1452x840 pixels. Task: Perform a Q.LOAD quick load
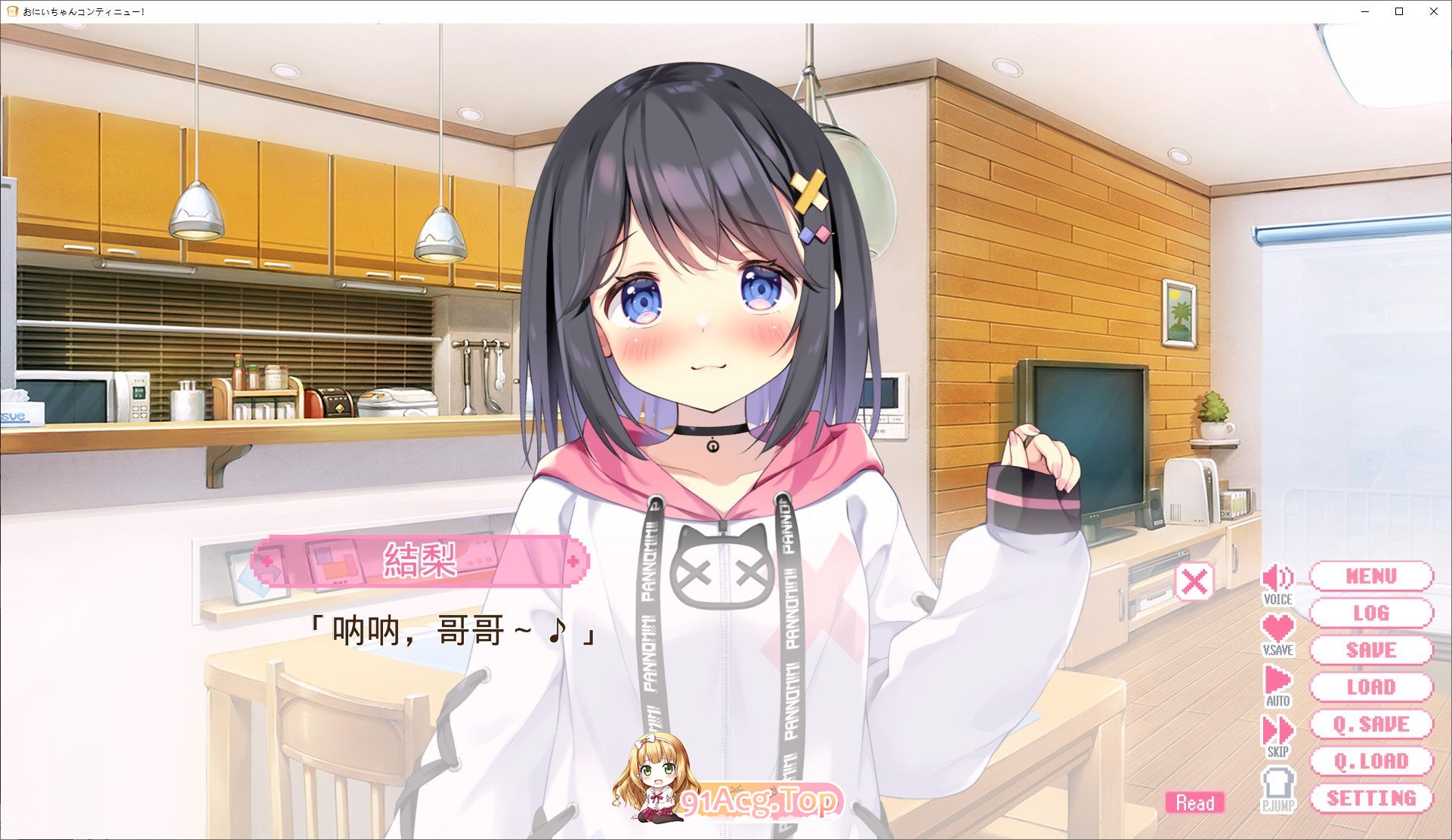1373,761
